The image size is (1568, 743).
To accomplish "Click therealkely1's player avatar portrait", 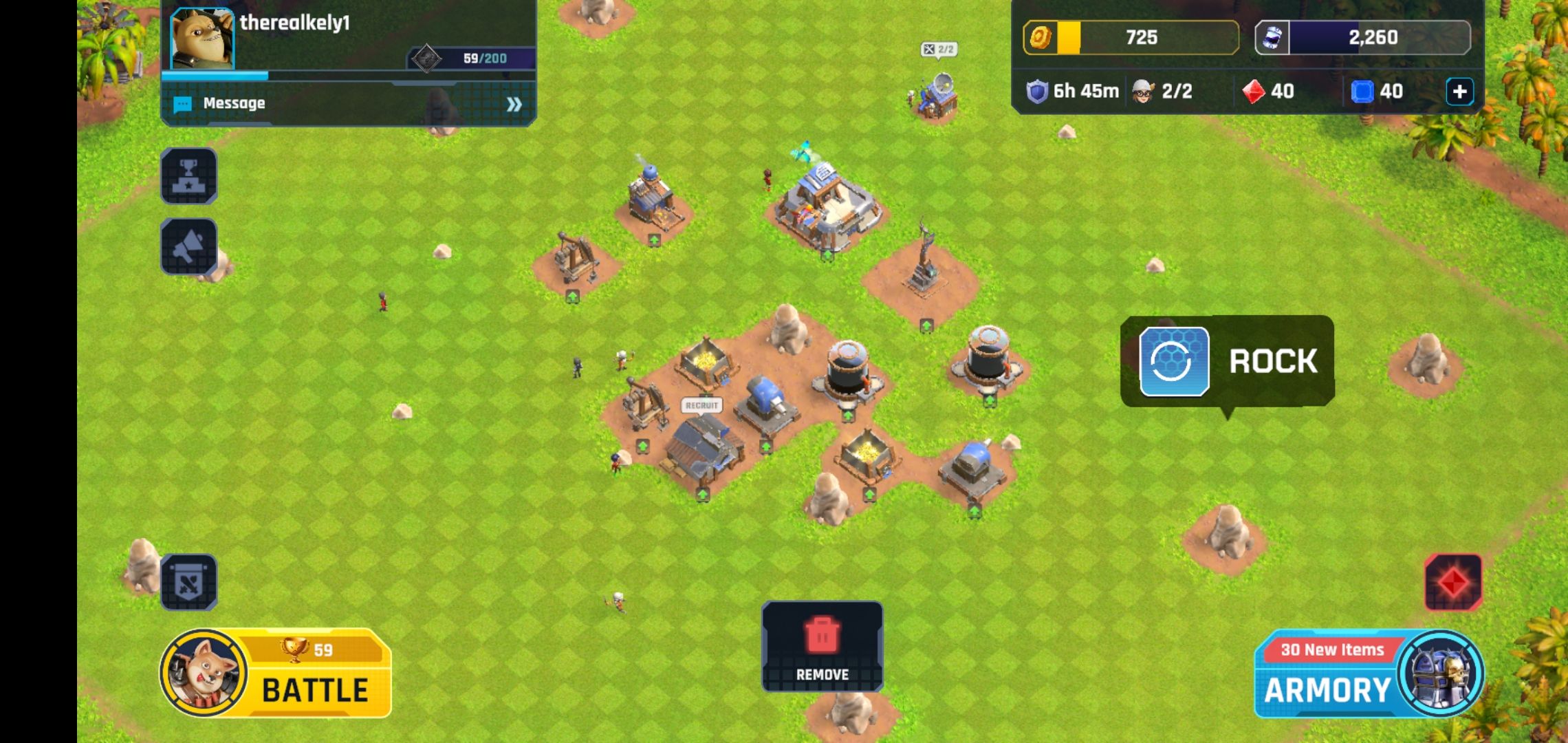I will tap(202, 39).
